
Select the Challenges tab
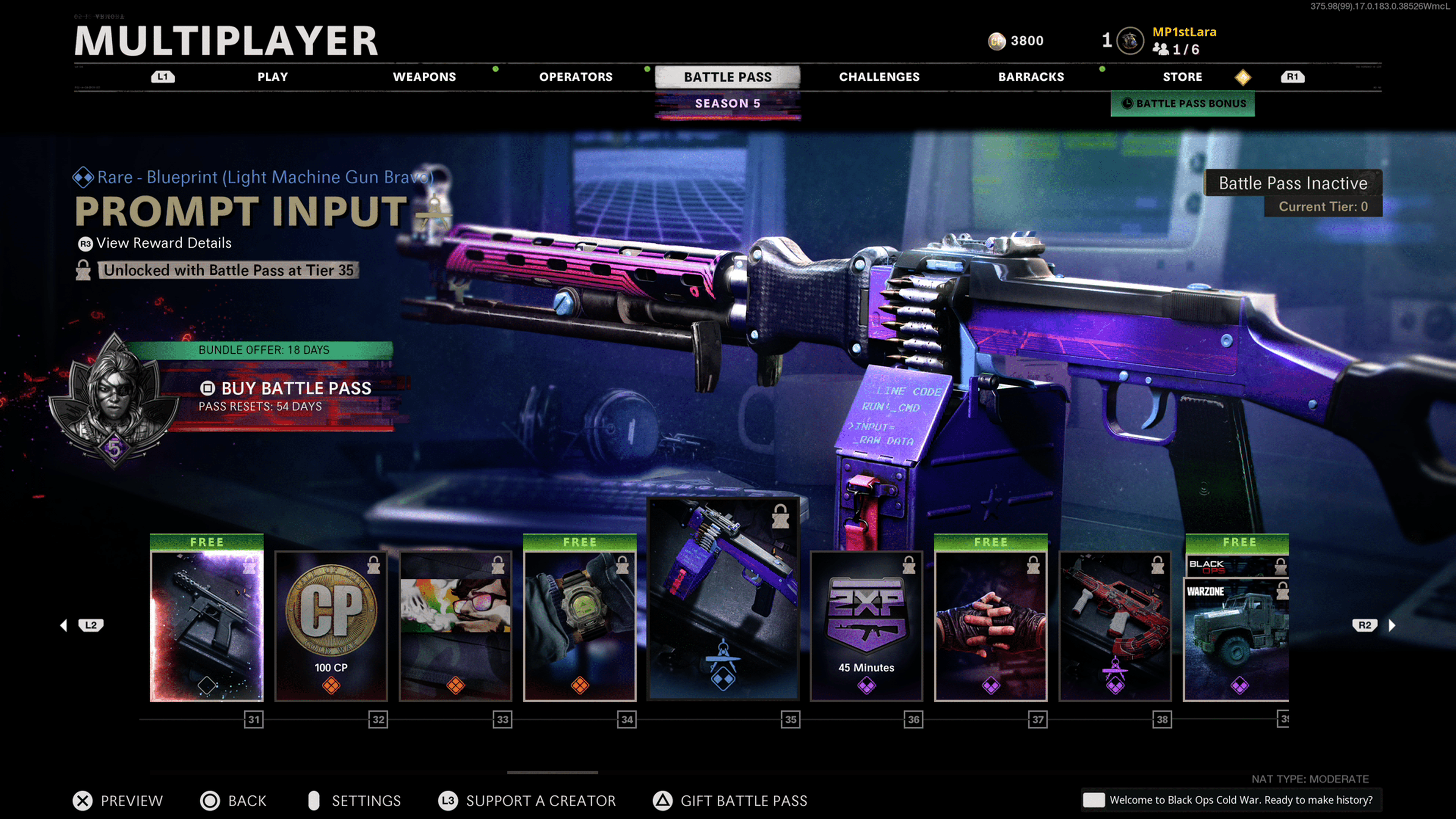tap(879, 77)
